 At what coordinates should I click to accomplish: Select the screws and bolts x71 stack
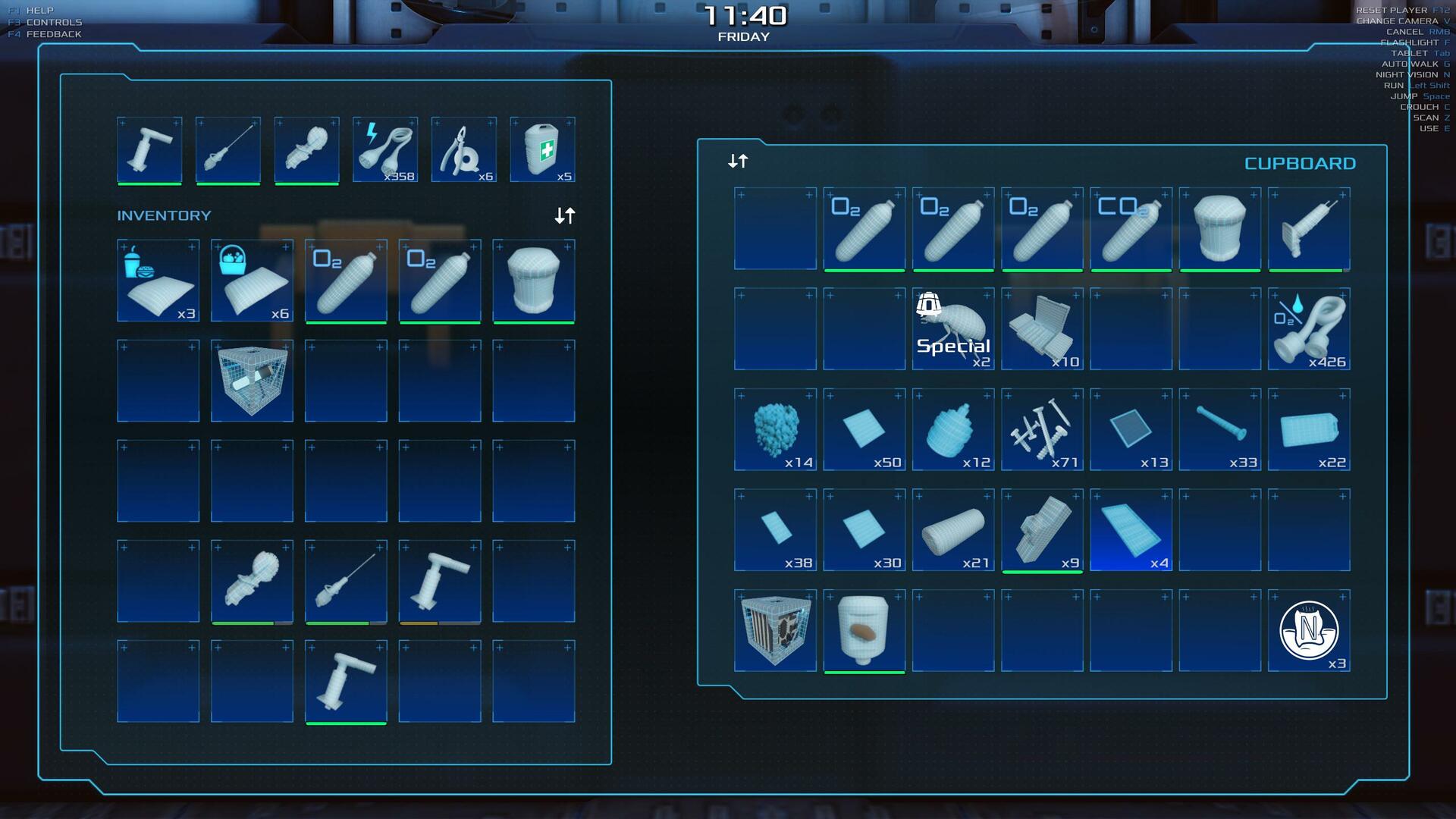(1042, 429)
